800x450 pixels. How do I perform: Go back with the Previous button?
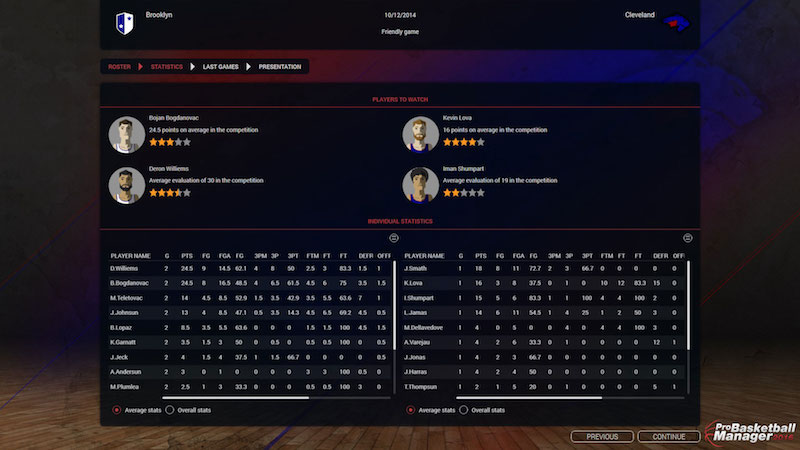[x=602, y=436]
